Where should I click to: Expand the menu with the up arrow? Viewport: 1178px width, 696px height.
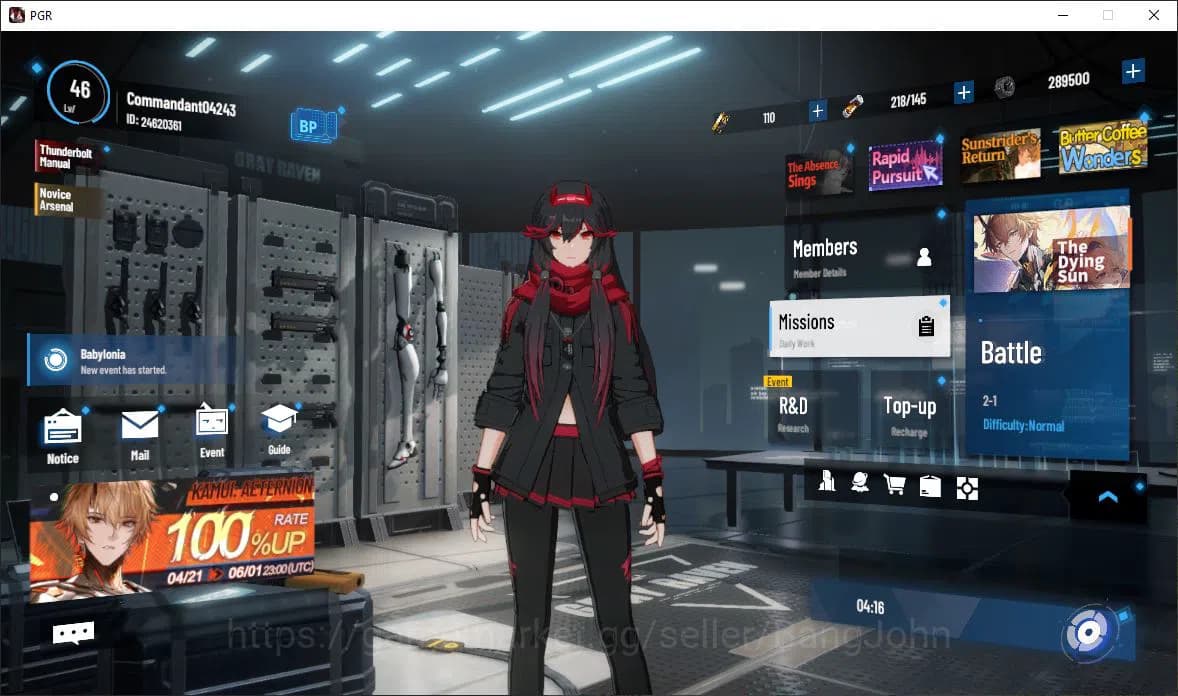point(1107,496)
